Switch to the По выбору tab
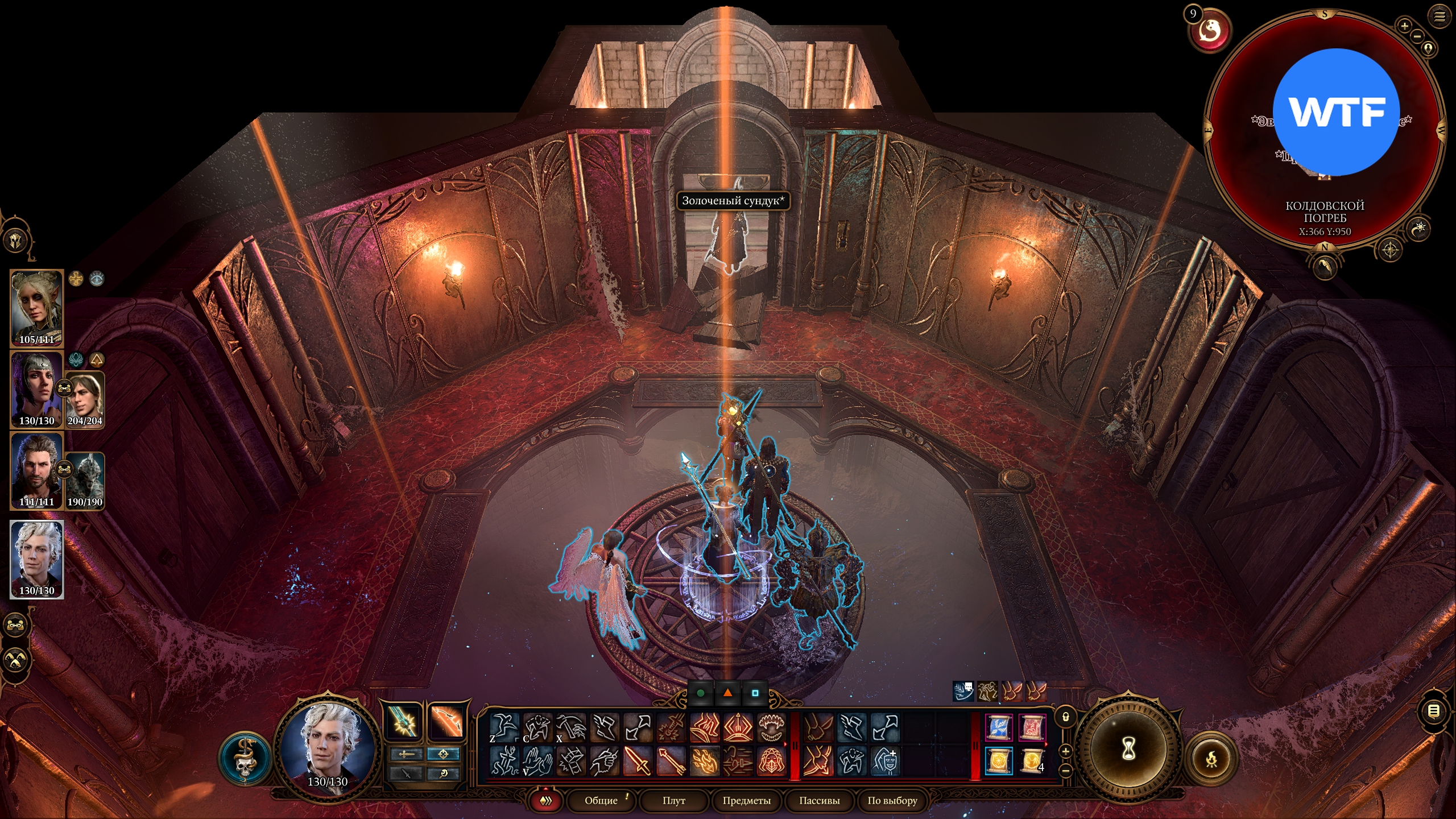Viewport: 1456px width, 819px height. click(x=892, y=800)
